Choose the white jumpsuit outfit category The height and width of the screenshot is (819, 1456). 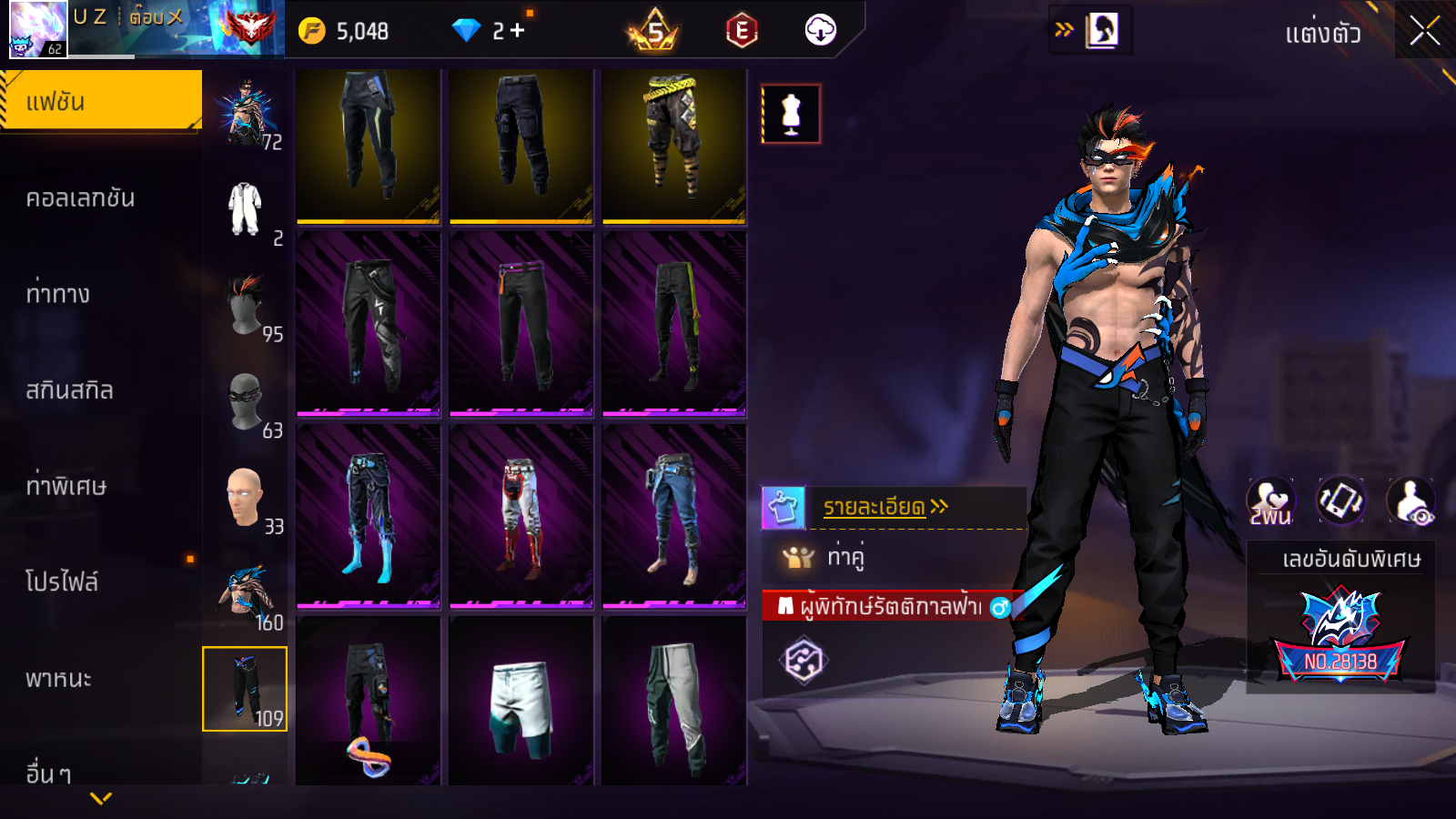point(245,209)
